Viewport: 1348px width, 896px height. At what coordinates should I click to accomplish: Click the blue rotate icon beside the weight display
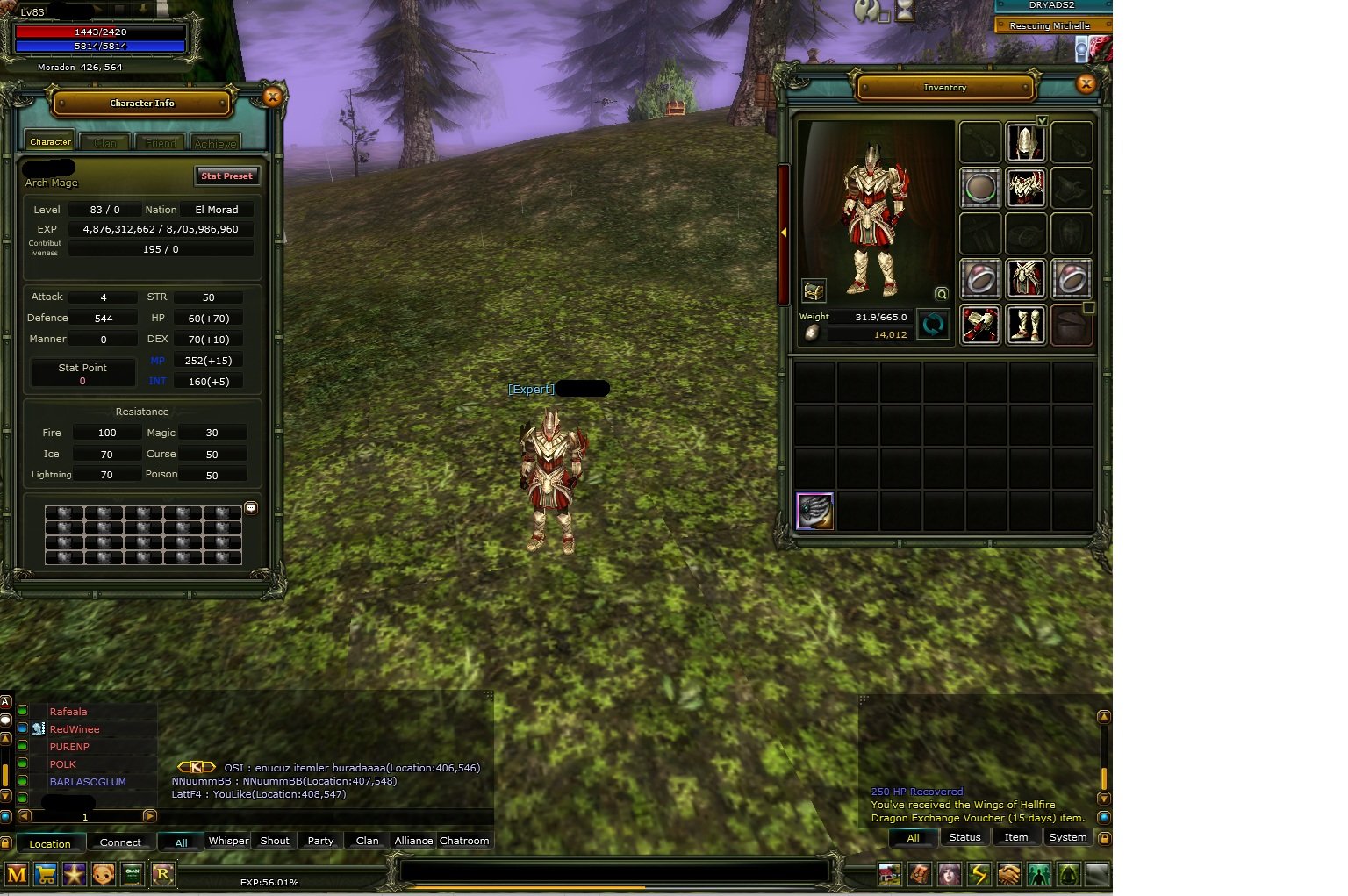click(933, 325)
